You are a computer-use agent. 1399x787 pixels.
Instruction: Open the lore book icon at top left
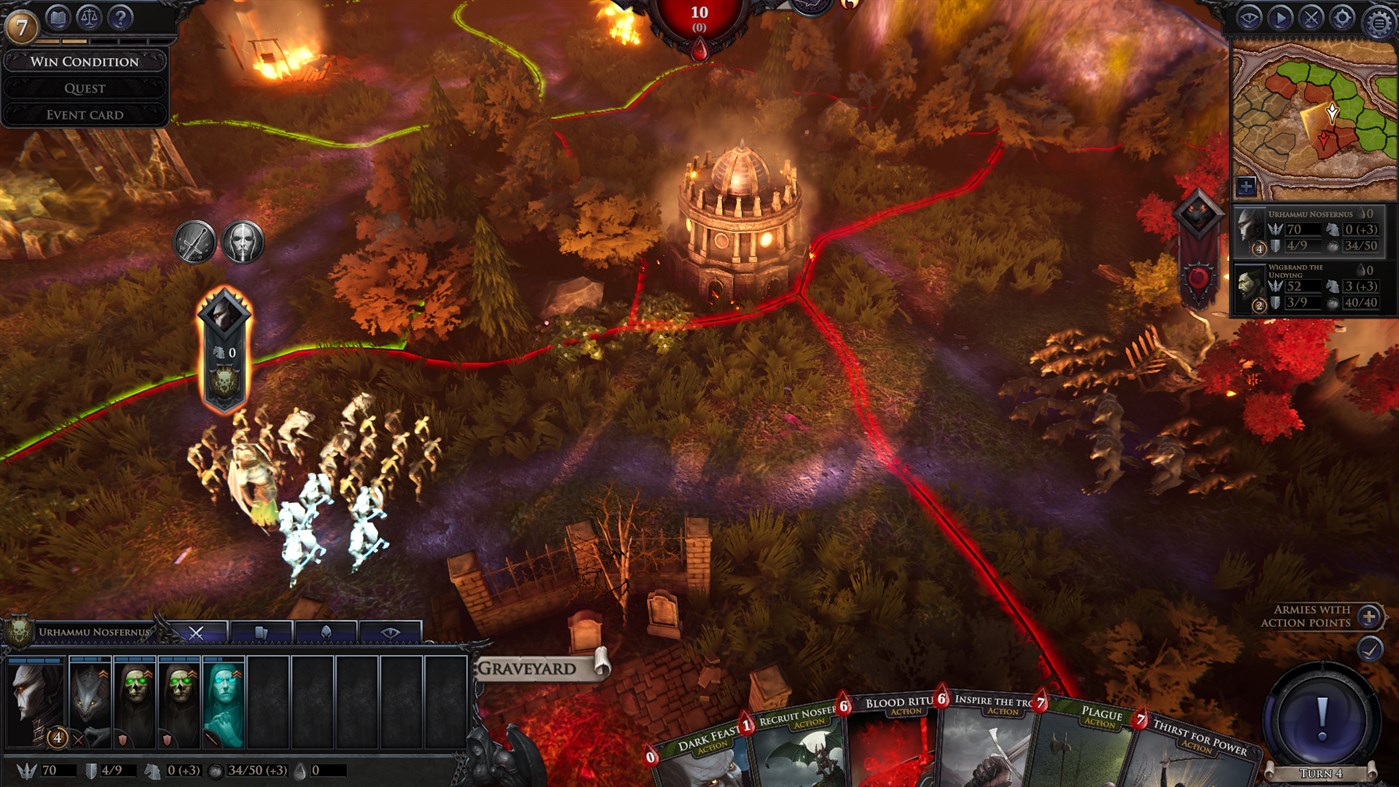point(57,17)
